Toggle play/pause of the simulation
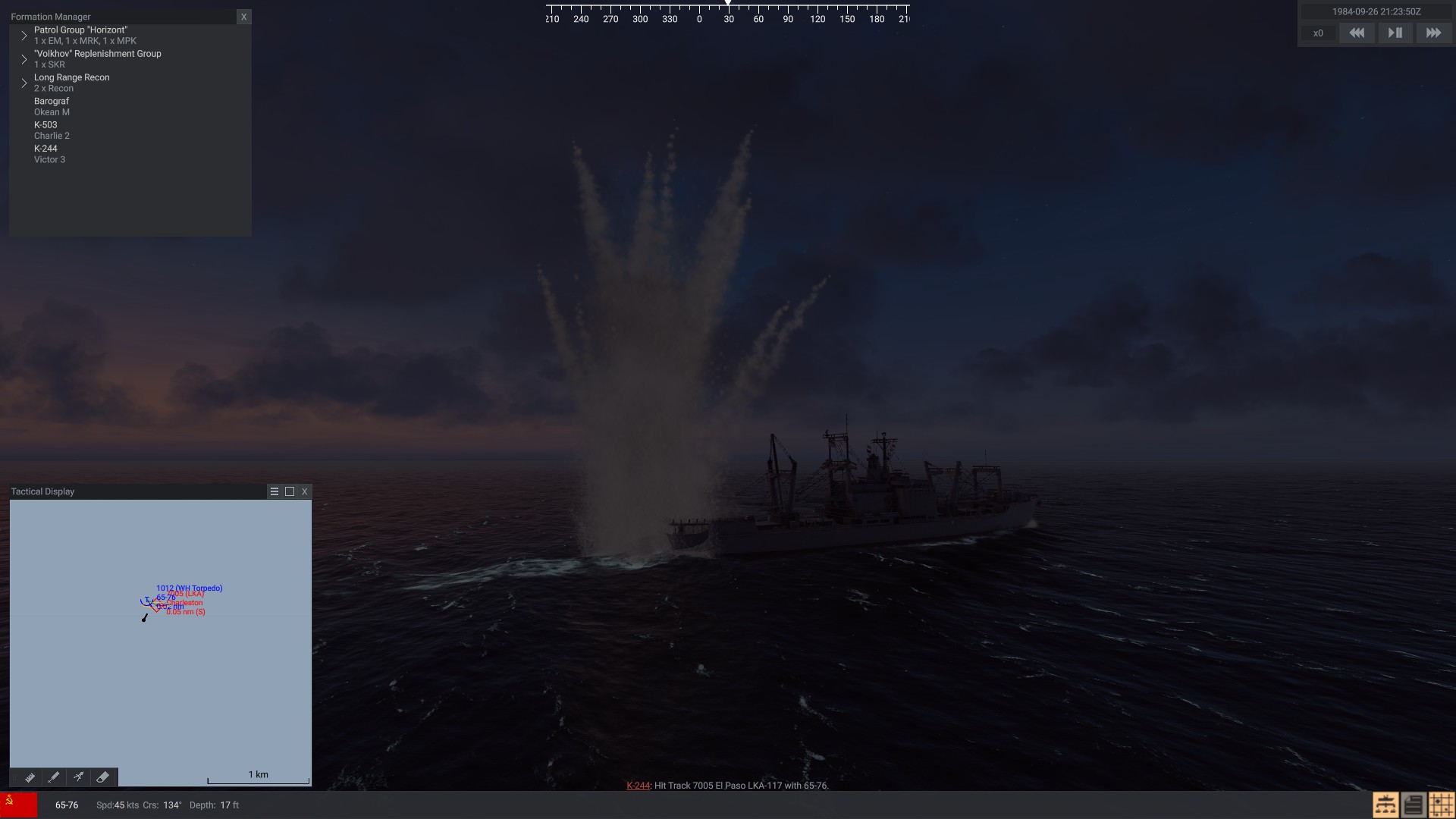 [1395, 33]
